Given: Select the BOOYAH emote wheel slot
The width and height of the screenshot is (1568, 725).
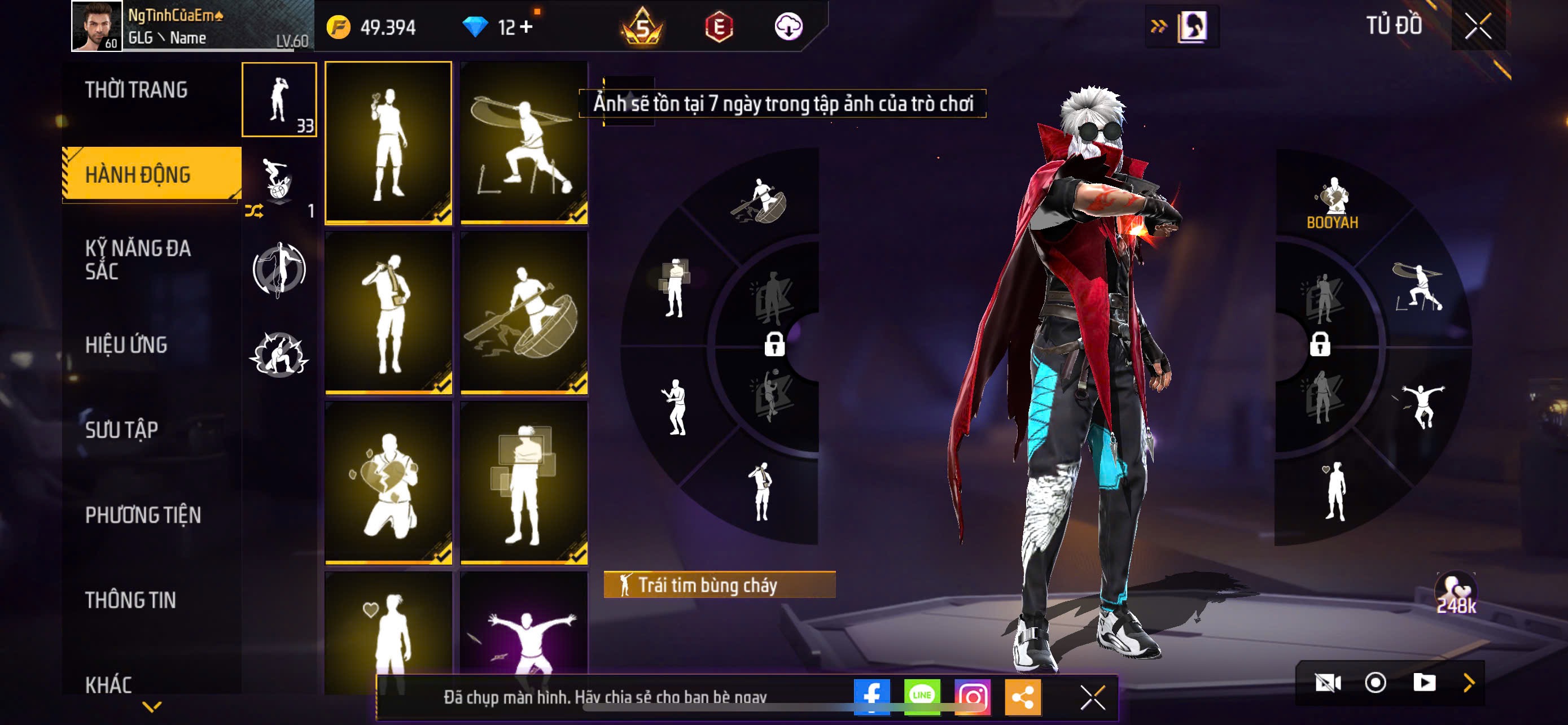Looking at the screenshot, I should (1333, 202).
